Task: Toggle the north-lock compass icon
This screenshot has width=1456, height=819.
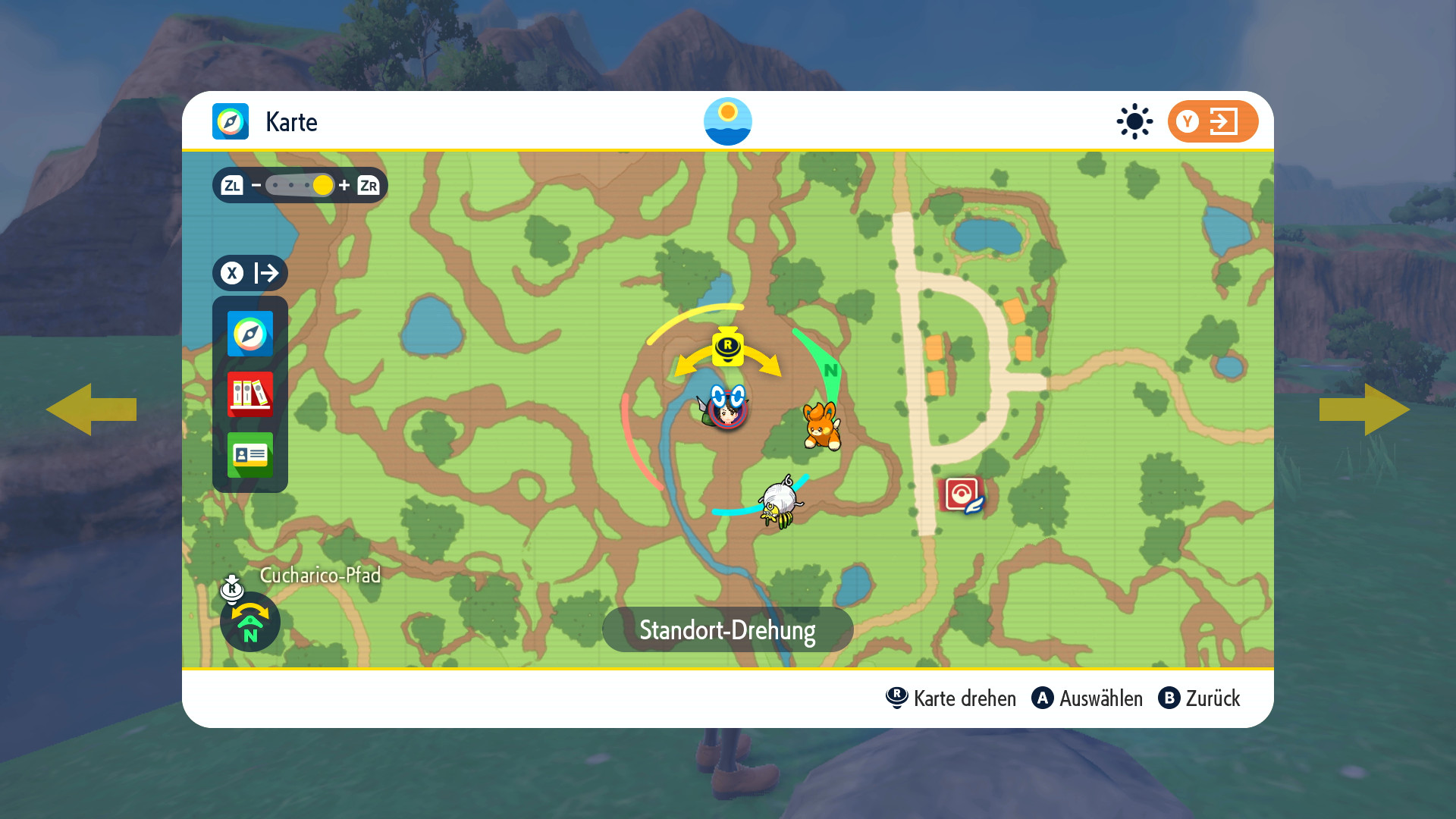Action: click(x=250, y=622)
